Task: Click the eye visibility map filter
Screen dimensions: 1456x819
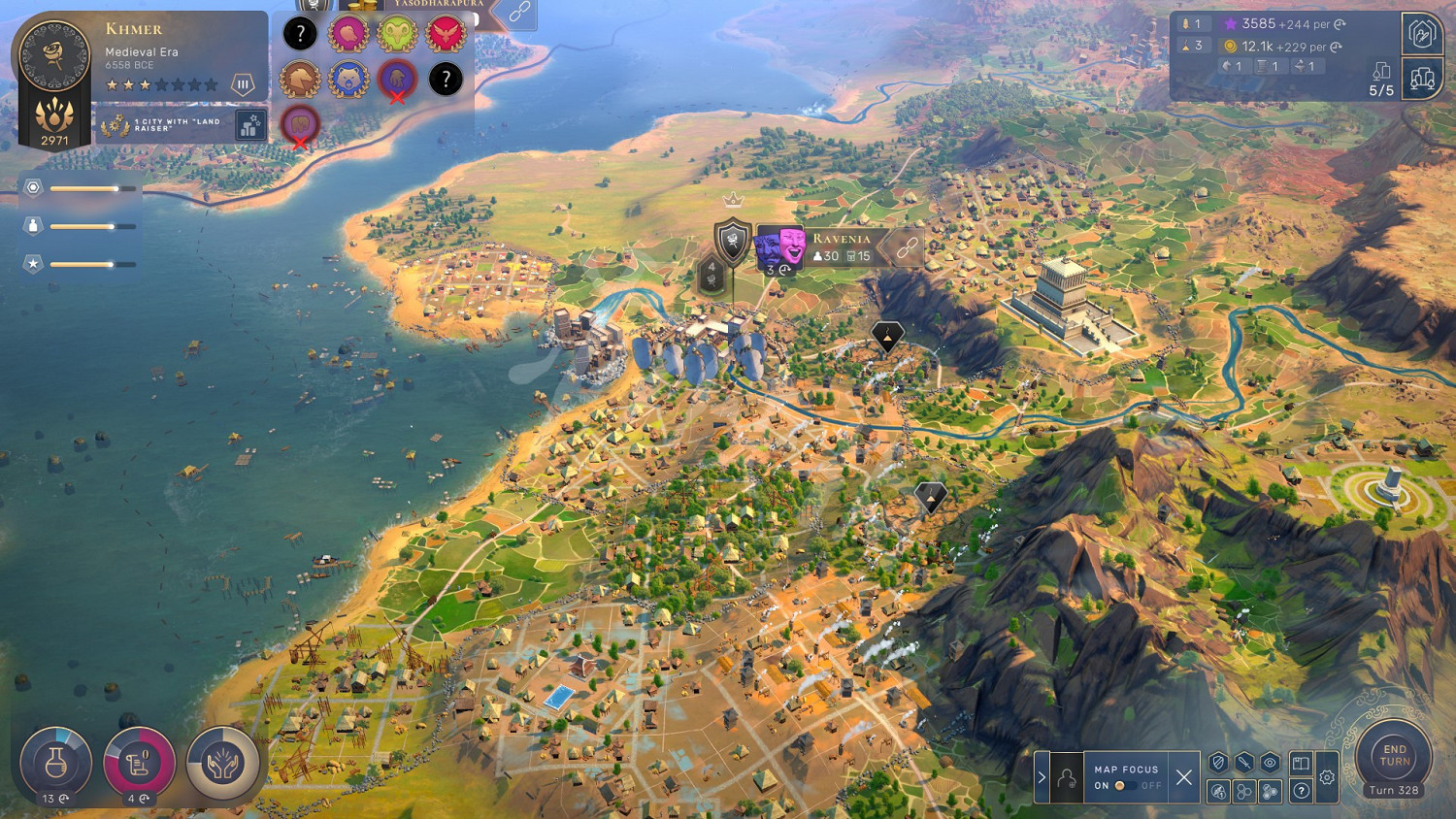Action: pyautogui.click(x=1270, y=763)
